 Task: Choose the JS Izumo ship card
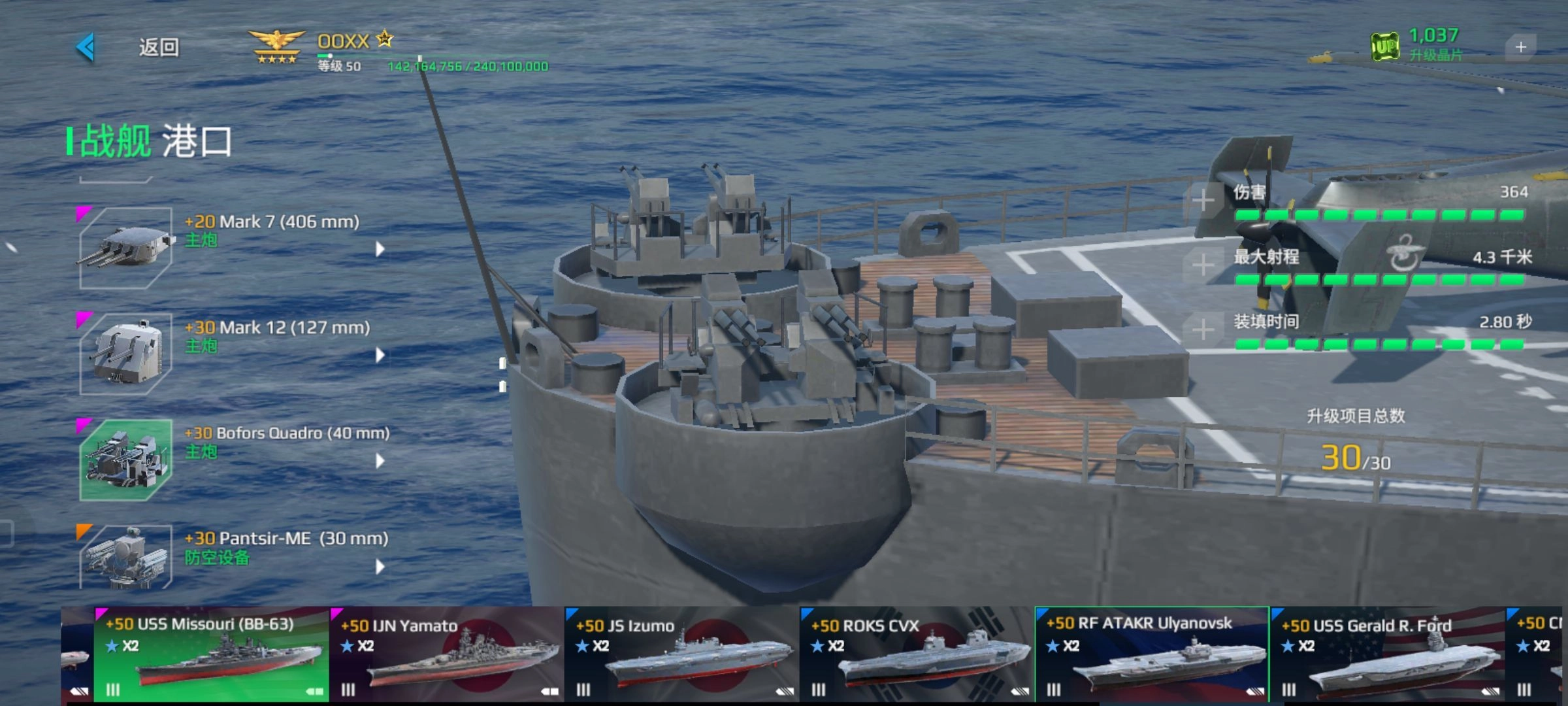(x=681, y=655)
